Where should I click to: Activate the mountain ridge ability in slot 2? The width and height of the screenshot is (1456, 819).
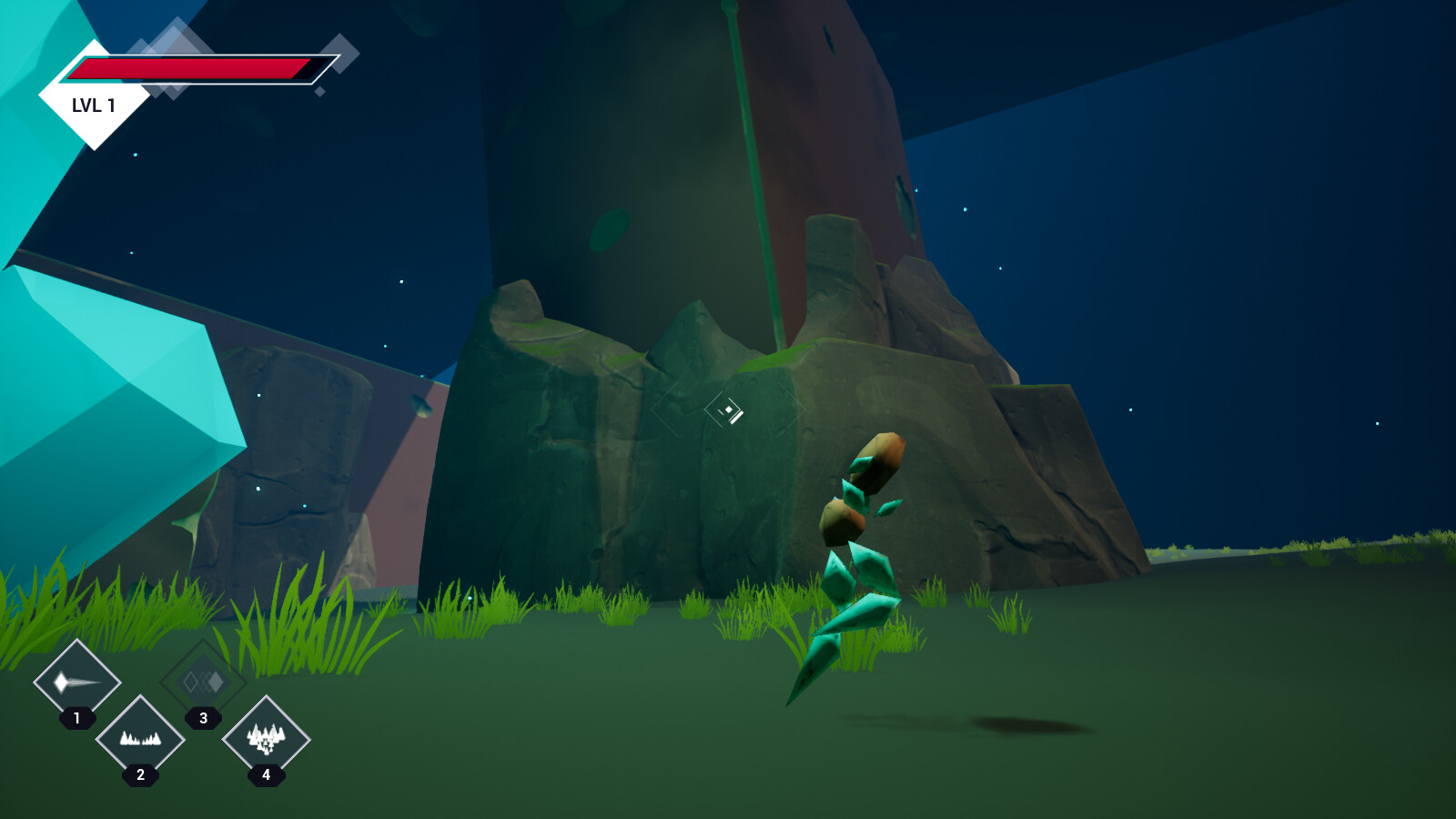pos(140,739)
